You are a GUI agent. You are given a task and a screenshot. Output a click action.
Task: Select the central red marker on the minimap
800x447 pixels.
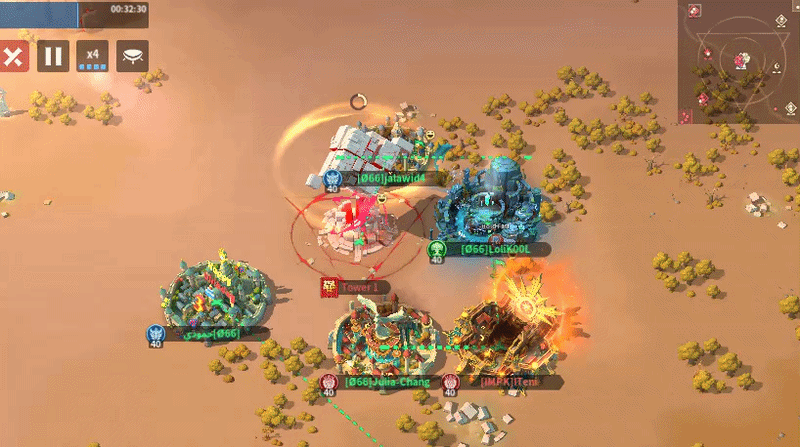click(741, 61)
